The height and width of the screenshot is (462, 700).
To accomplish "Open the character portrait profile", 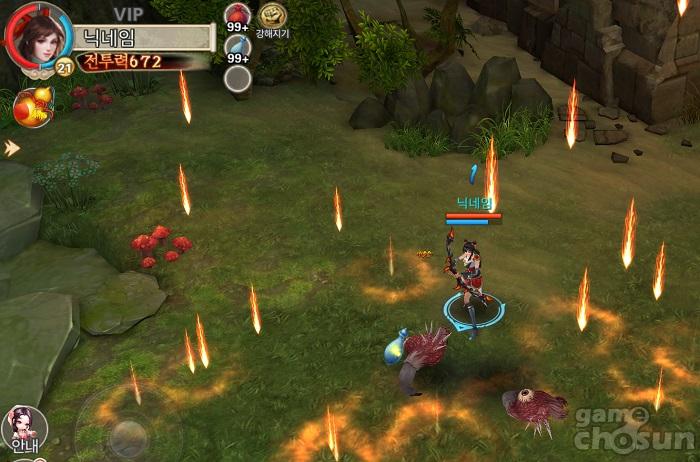I will pos(38,37).
